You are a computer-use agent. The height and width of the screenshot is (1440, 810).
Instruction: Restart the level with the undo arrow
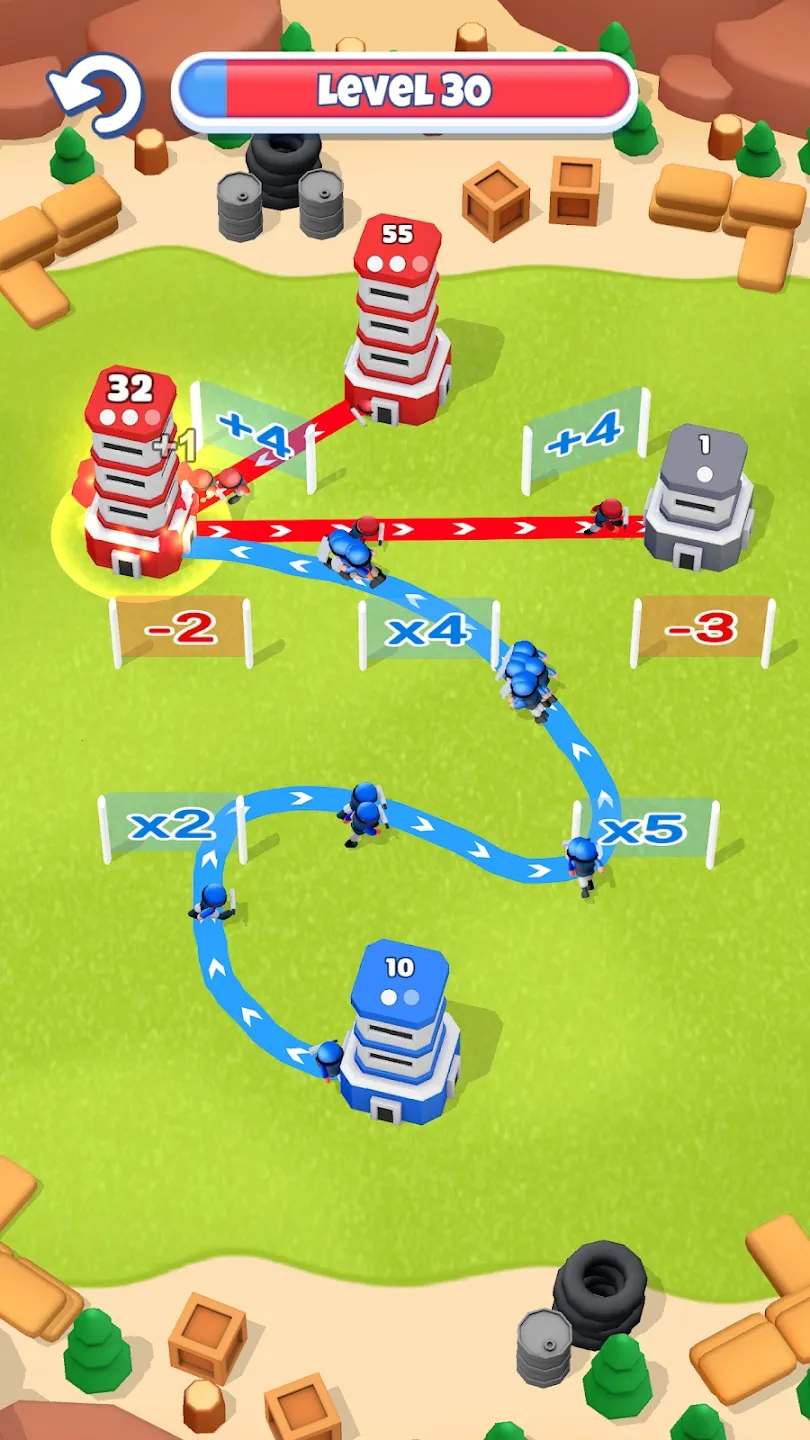pyautogui.click(x=98, y=92)
